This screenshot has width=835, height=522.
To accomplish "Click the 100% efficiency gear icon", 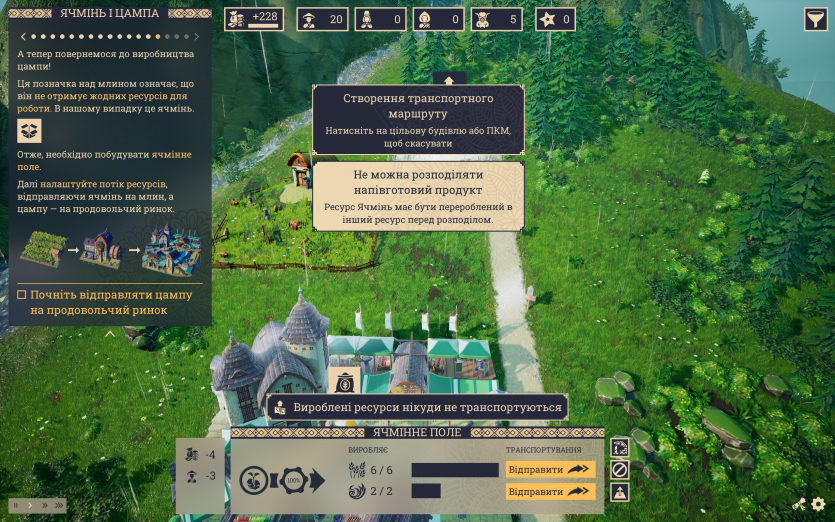I will click(294, 480).
